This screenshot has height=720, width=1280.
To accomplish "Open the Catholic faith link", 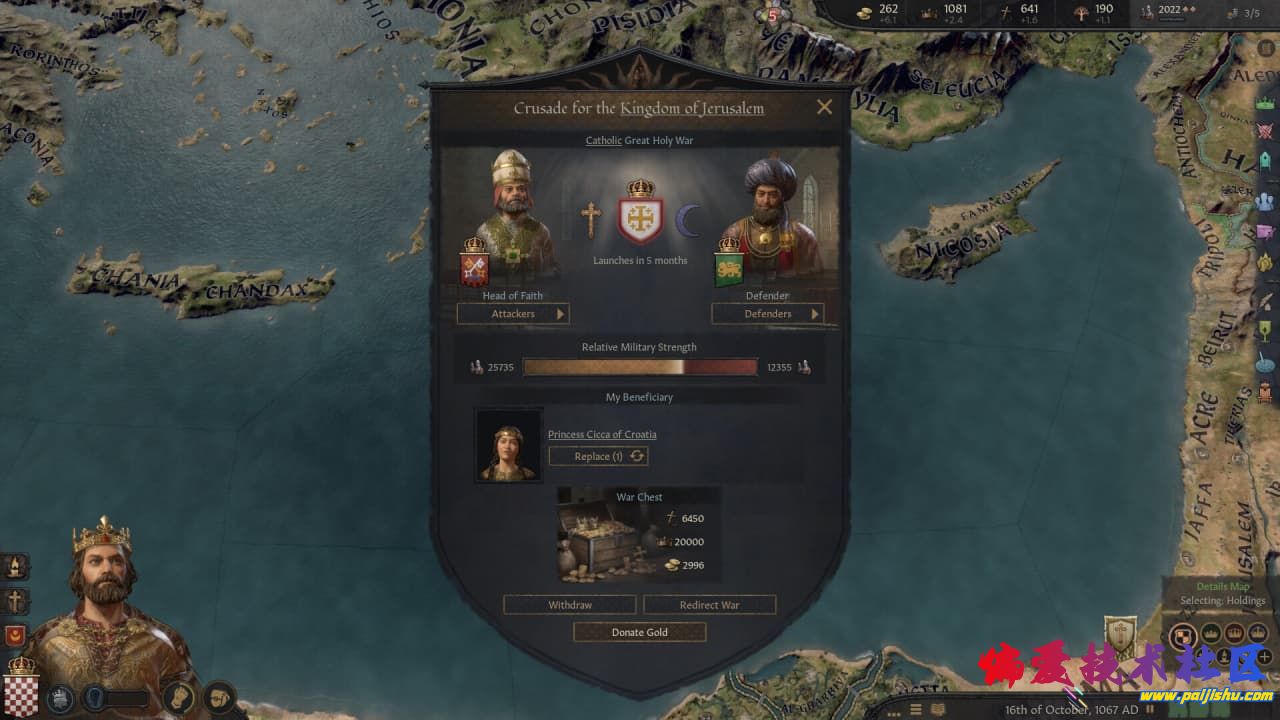I will [603, 141].
